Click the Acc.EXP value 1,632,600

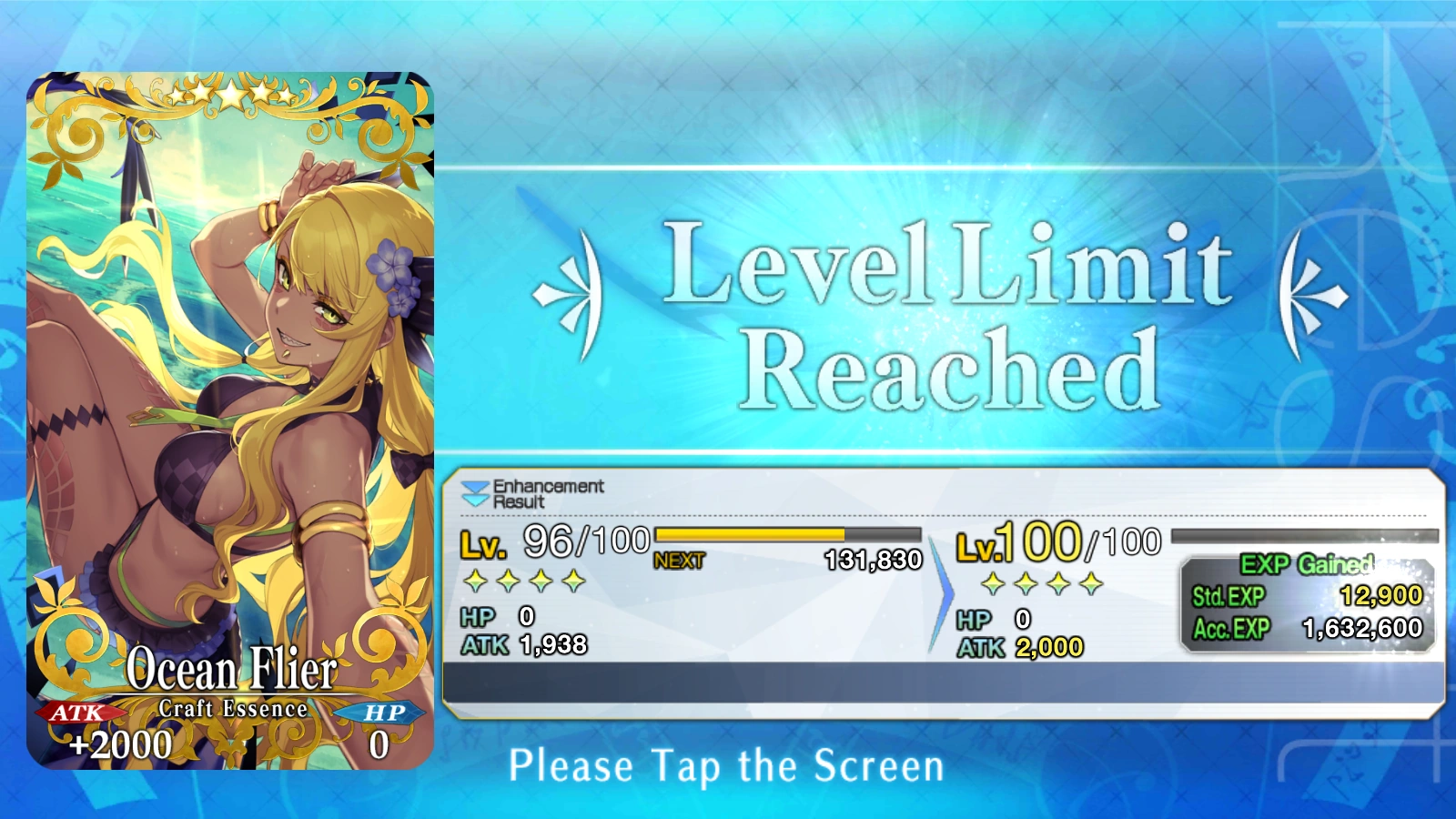[1362, 627]
